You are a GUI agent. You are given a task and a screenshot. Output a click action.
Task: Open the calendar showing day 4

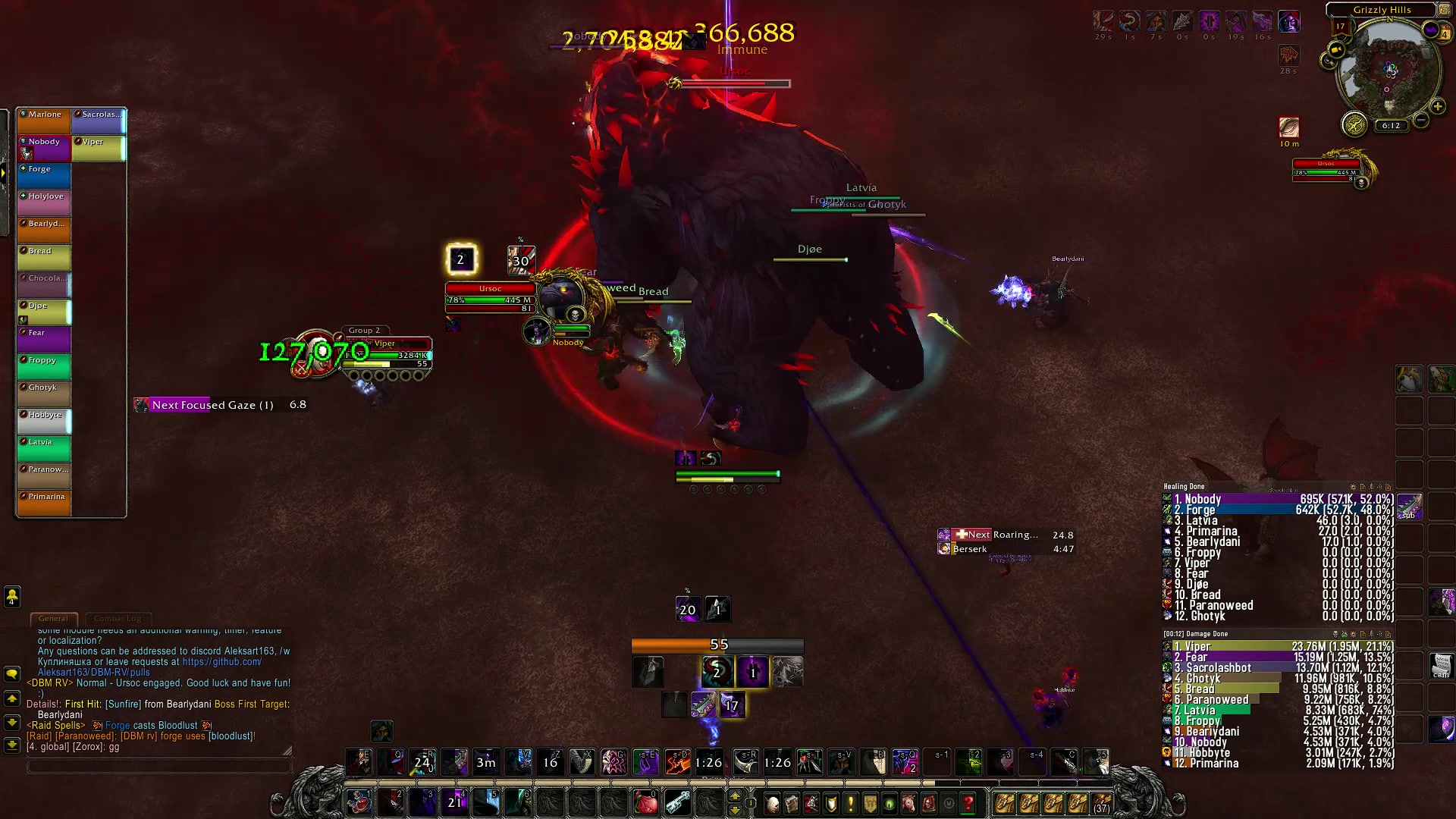point(1445,33)
